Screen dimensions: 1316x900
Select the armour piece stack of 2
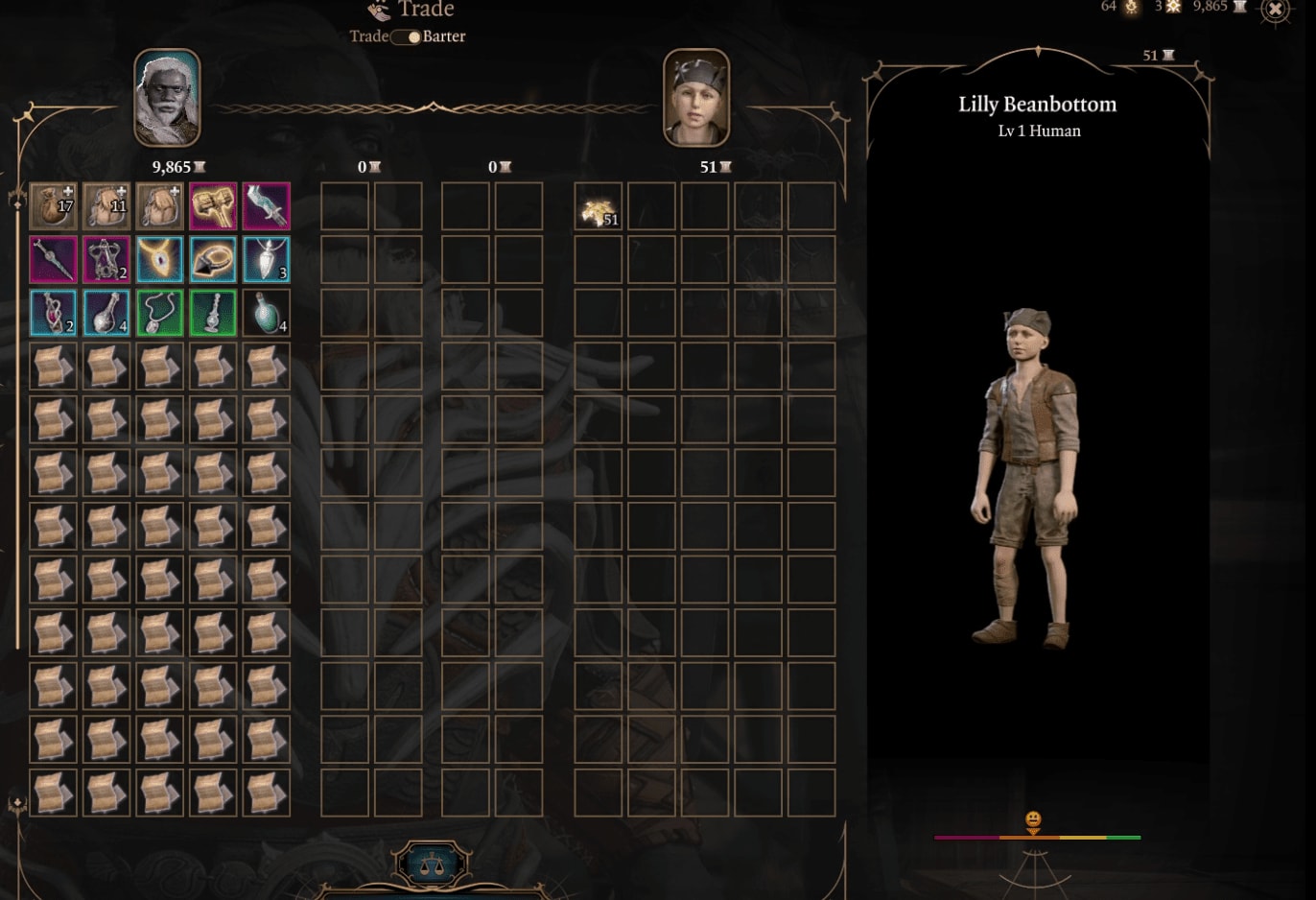point(106,260)
